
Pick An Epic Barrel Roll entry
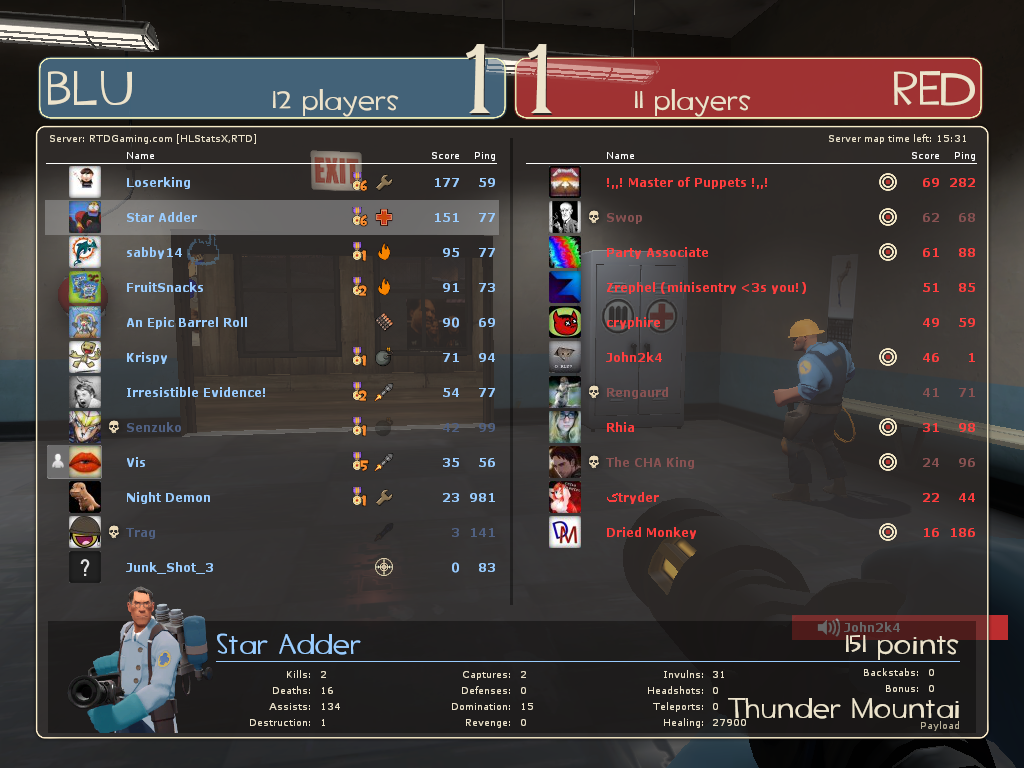(187, 323)
